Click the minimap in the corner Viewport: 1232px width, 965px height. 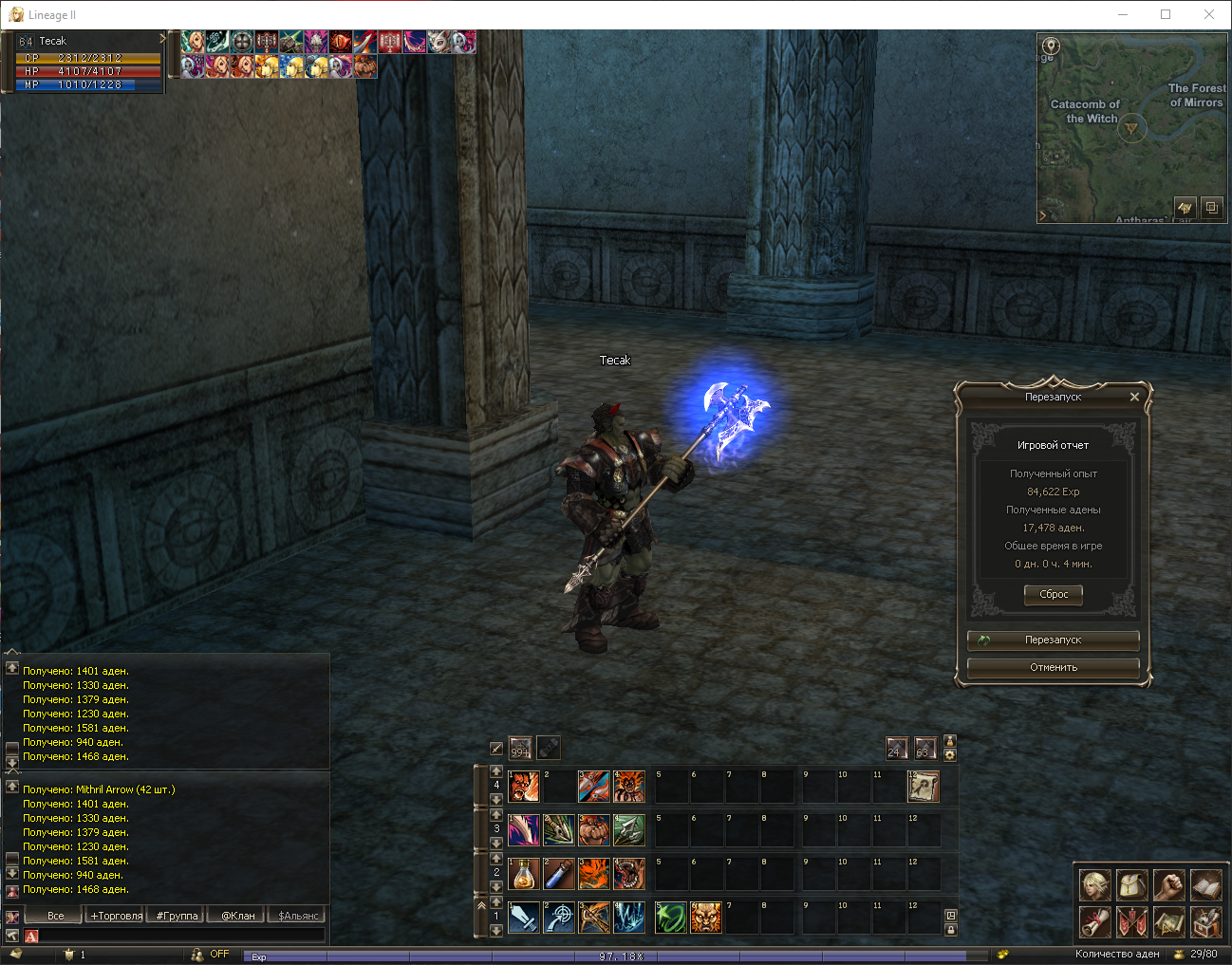pos(1130,128)
